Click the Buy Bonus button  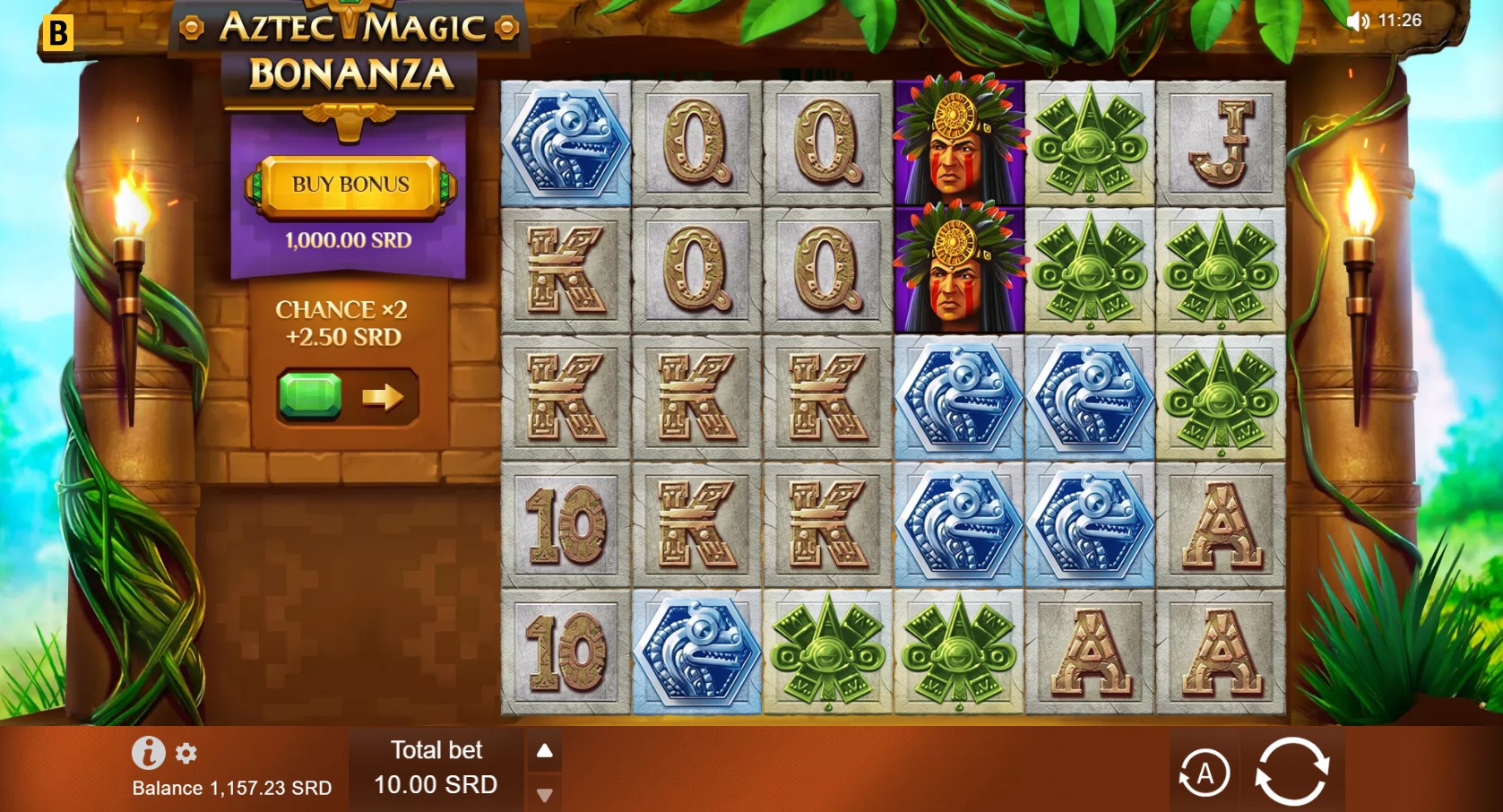tap(349, 185)
